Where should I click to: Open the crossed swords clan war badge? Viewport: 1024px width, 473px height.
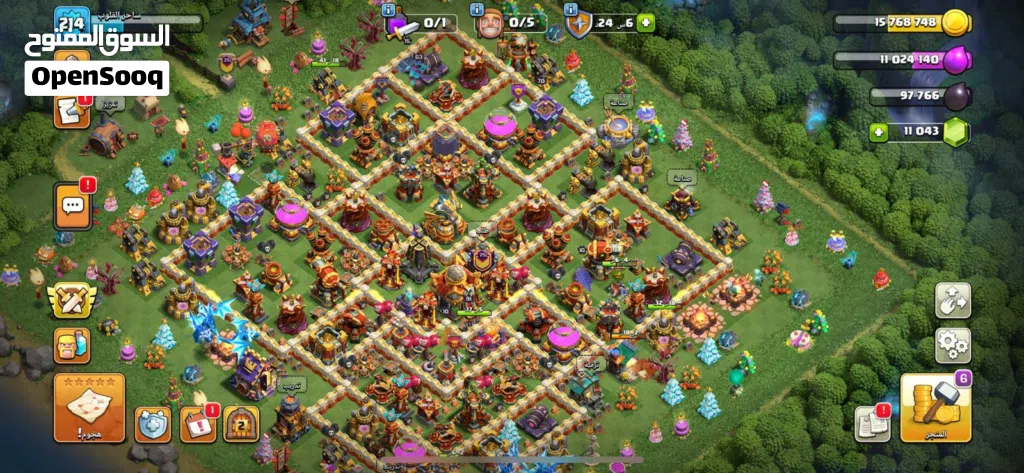tap(72, 301)
